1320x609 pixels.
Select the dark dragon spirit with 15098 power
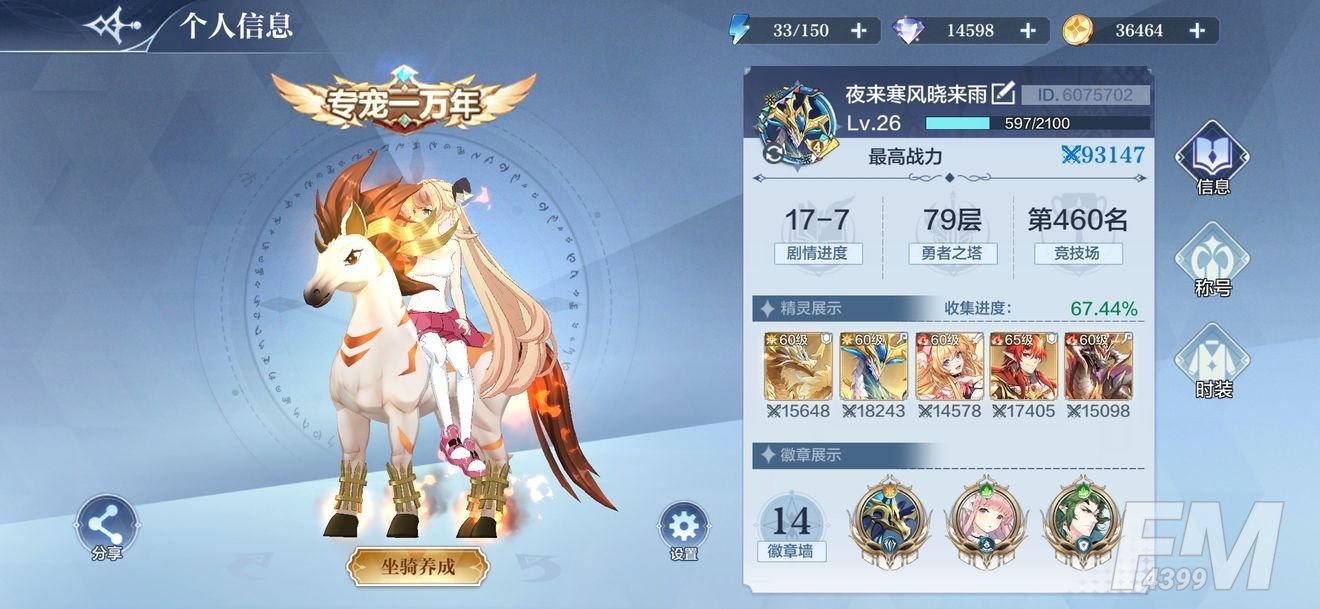click(1098, 366)
